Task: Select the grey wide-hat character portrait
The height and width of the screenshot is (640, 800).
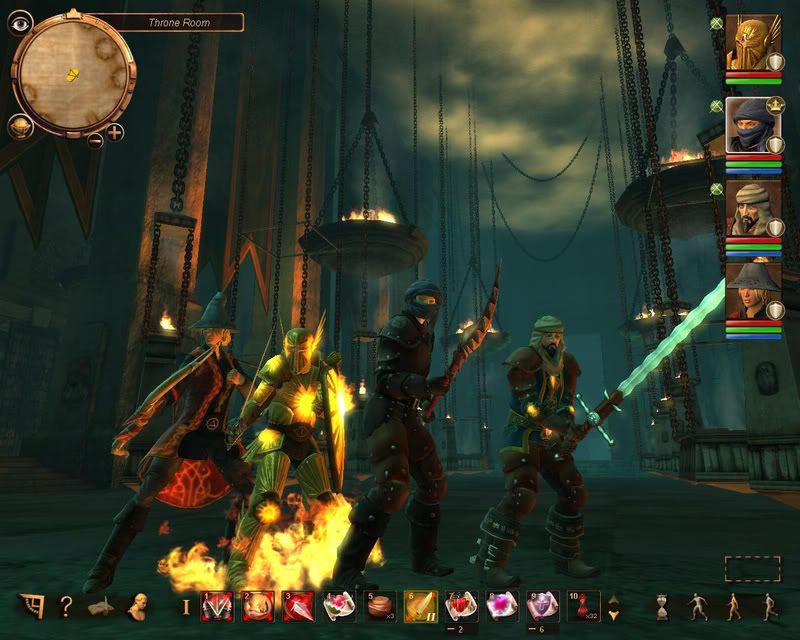Action: 753,290
